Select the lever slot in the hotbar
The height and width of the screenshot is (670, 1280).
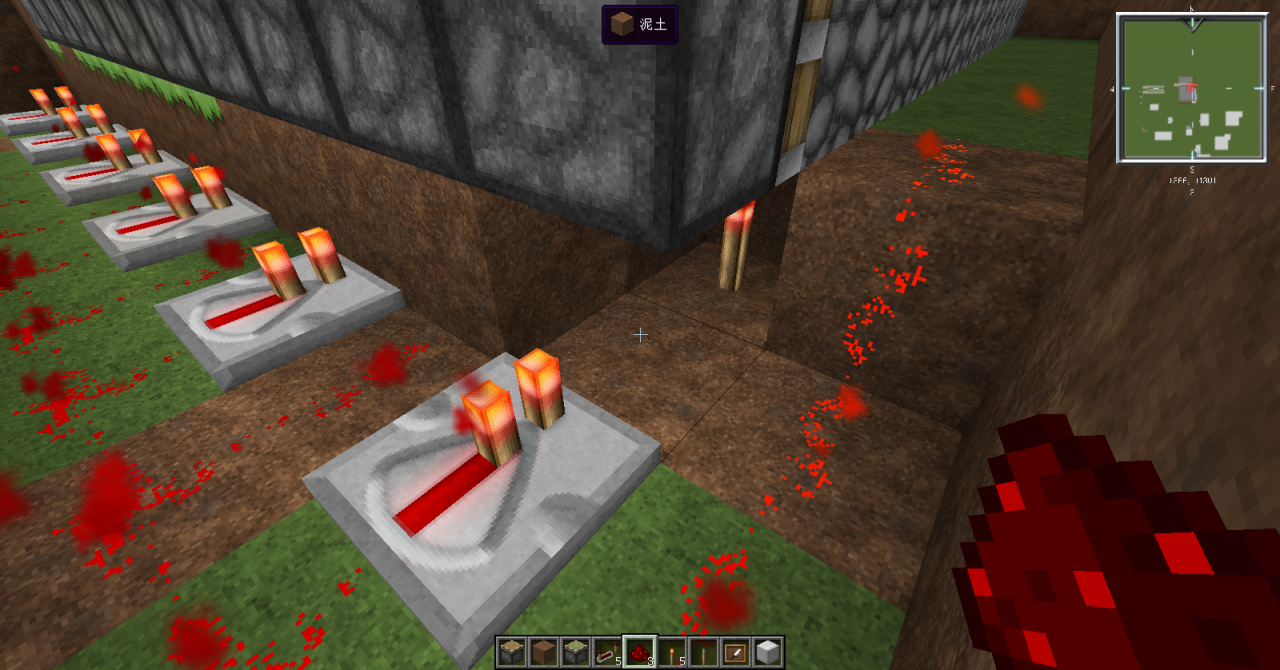click(x=703, y=652)
